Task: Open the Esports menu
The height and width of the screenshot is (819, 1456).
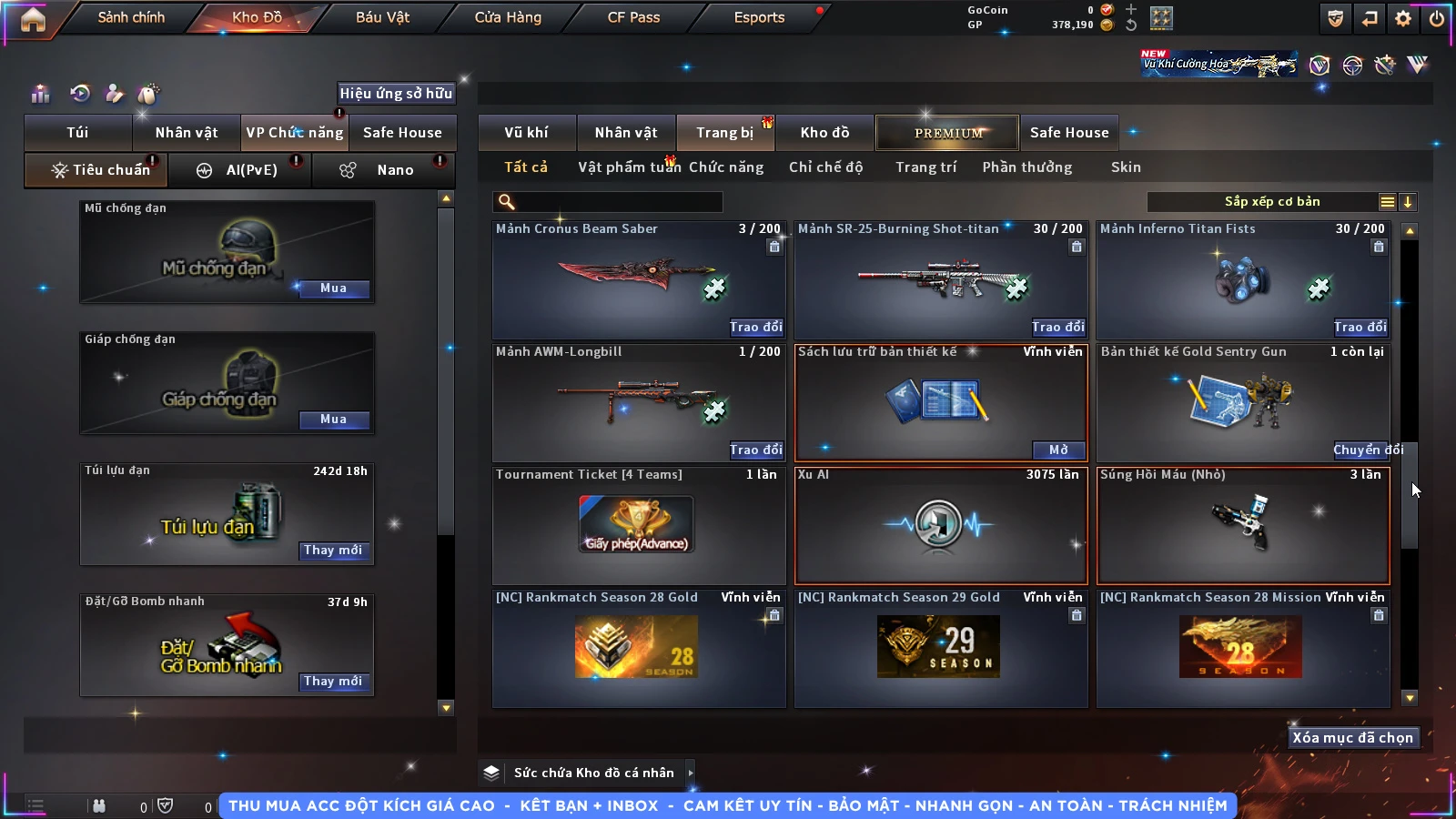Action: (x=759, y=17)
